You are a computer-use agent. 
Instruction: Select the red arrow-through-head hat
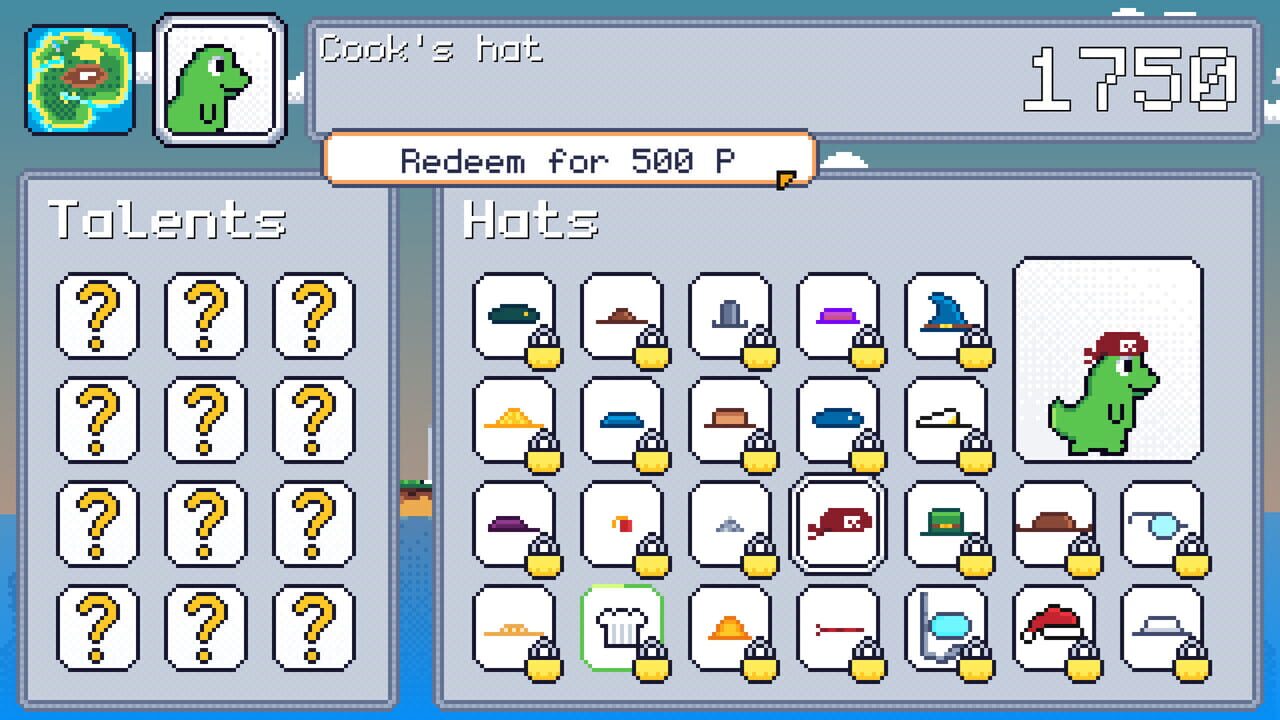point(837,627)
